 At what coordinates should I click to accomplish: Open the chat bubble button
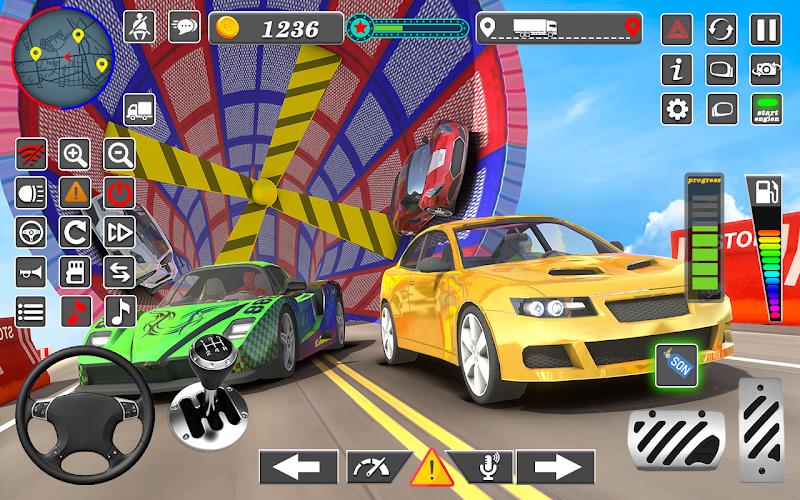point(184,27)
